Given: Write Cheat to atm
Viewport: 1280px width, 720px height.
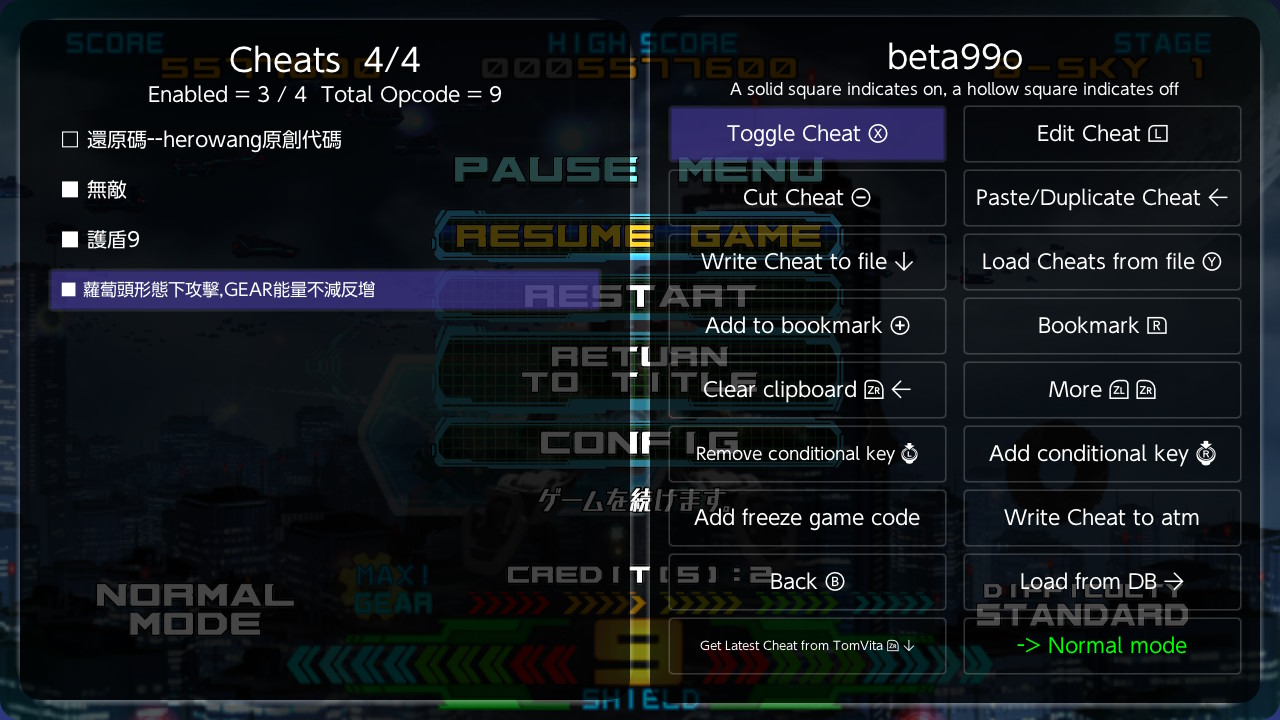Looking at the screenshot, I should (1101, 517).
